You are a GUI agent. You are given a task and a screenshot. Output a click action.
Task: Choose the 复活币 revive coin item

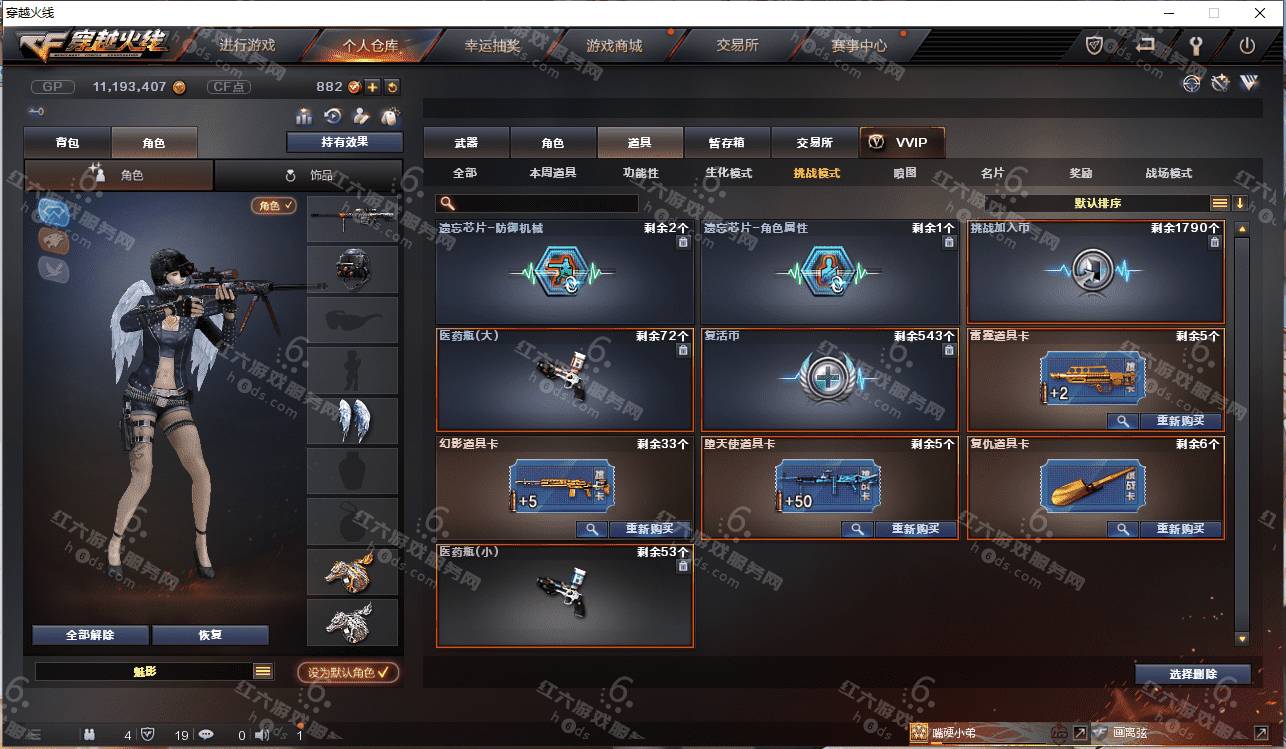(829, 380)
